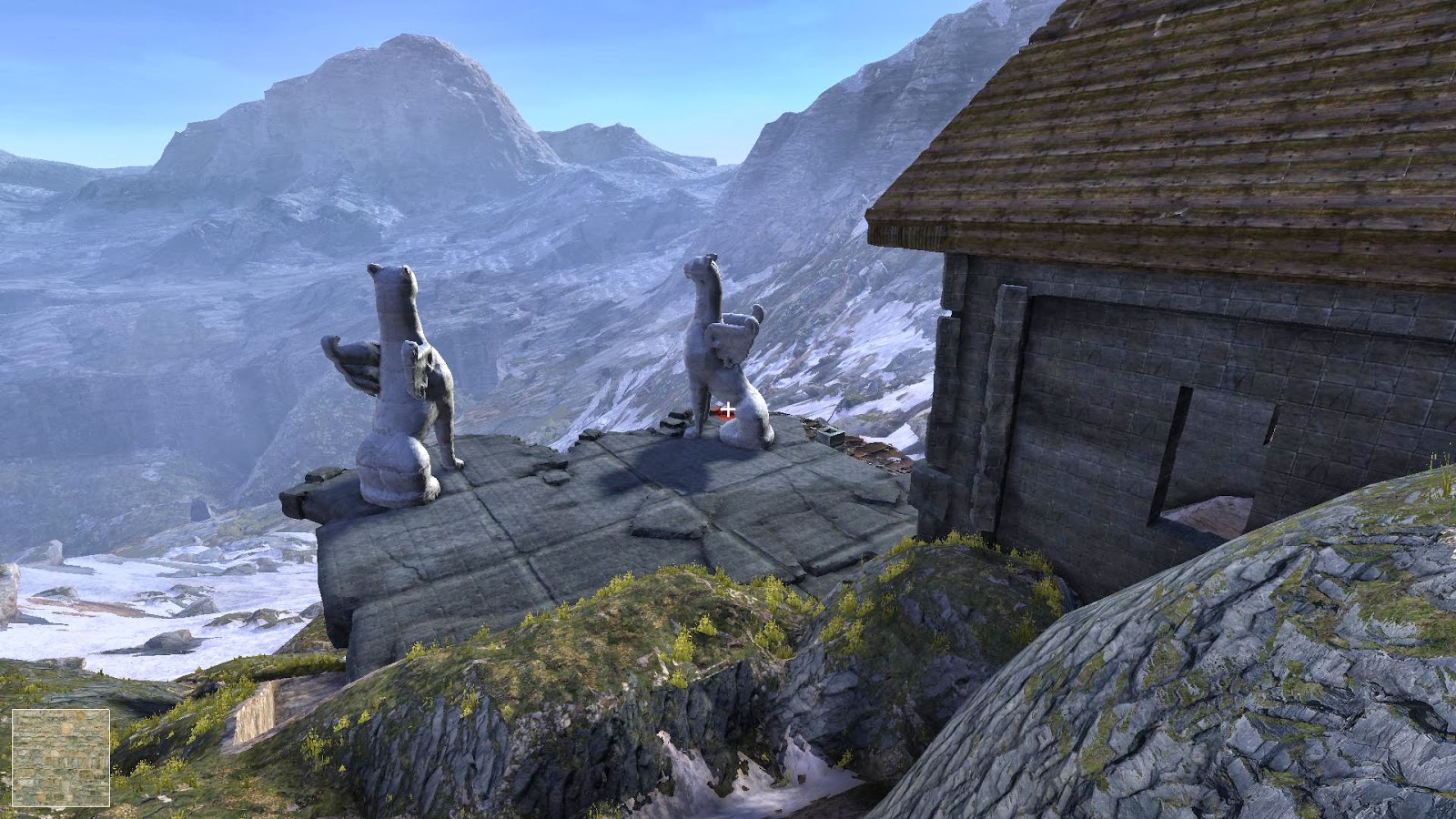Click the red object beneath the crosshair
This screenshot has width=1456, height=819.
click(x=718, y=415)
